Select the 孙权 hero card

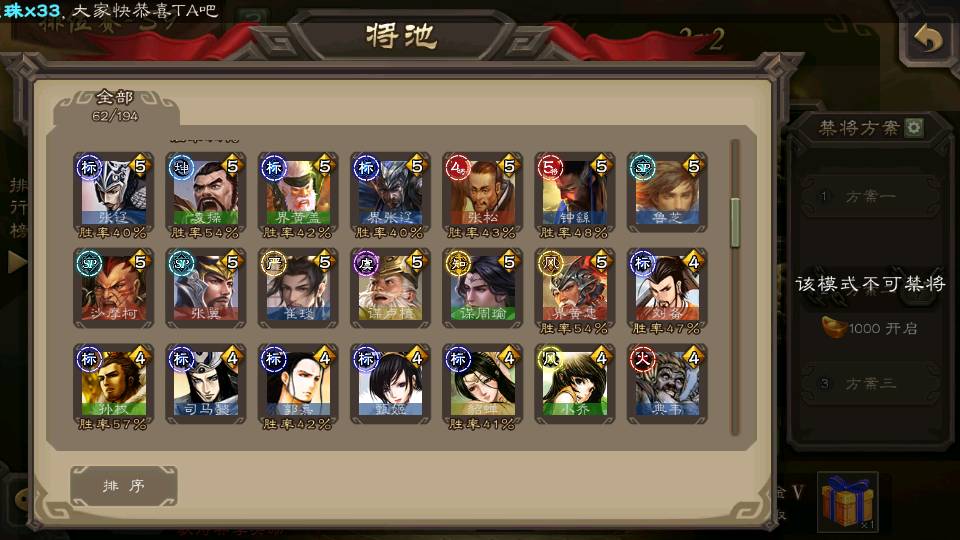coord(113,383)
